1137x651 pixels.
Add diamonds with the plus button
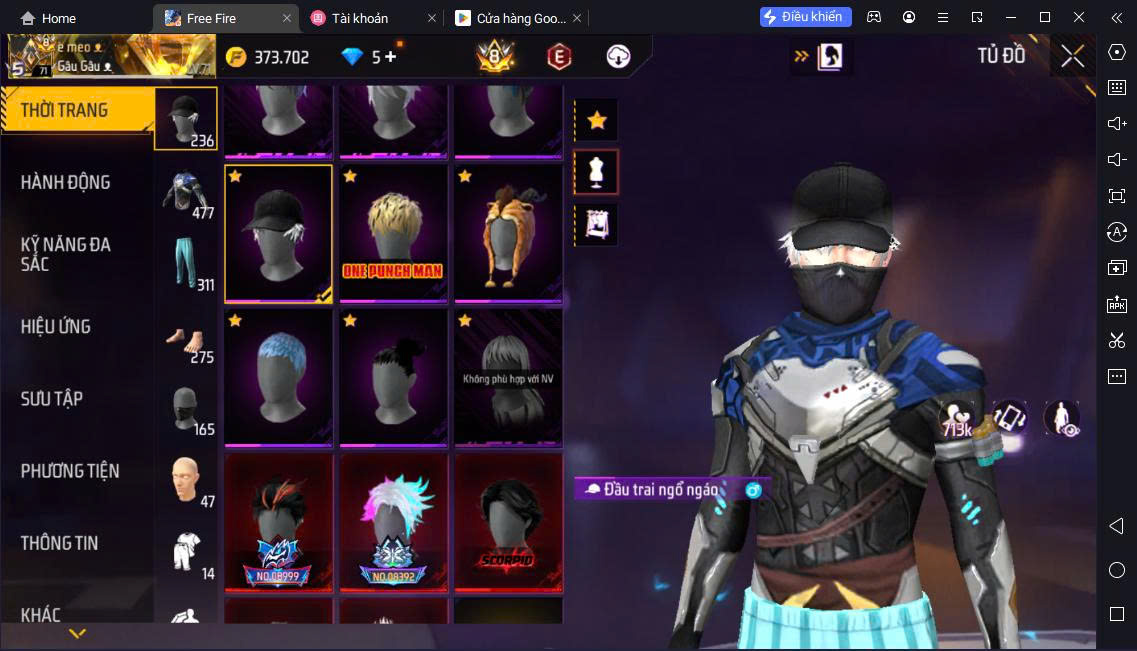(390, 57)
